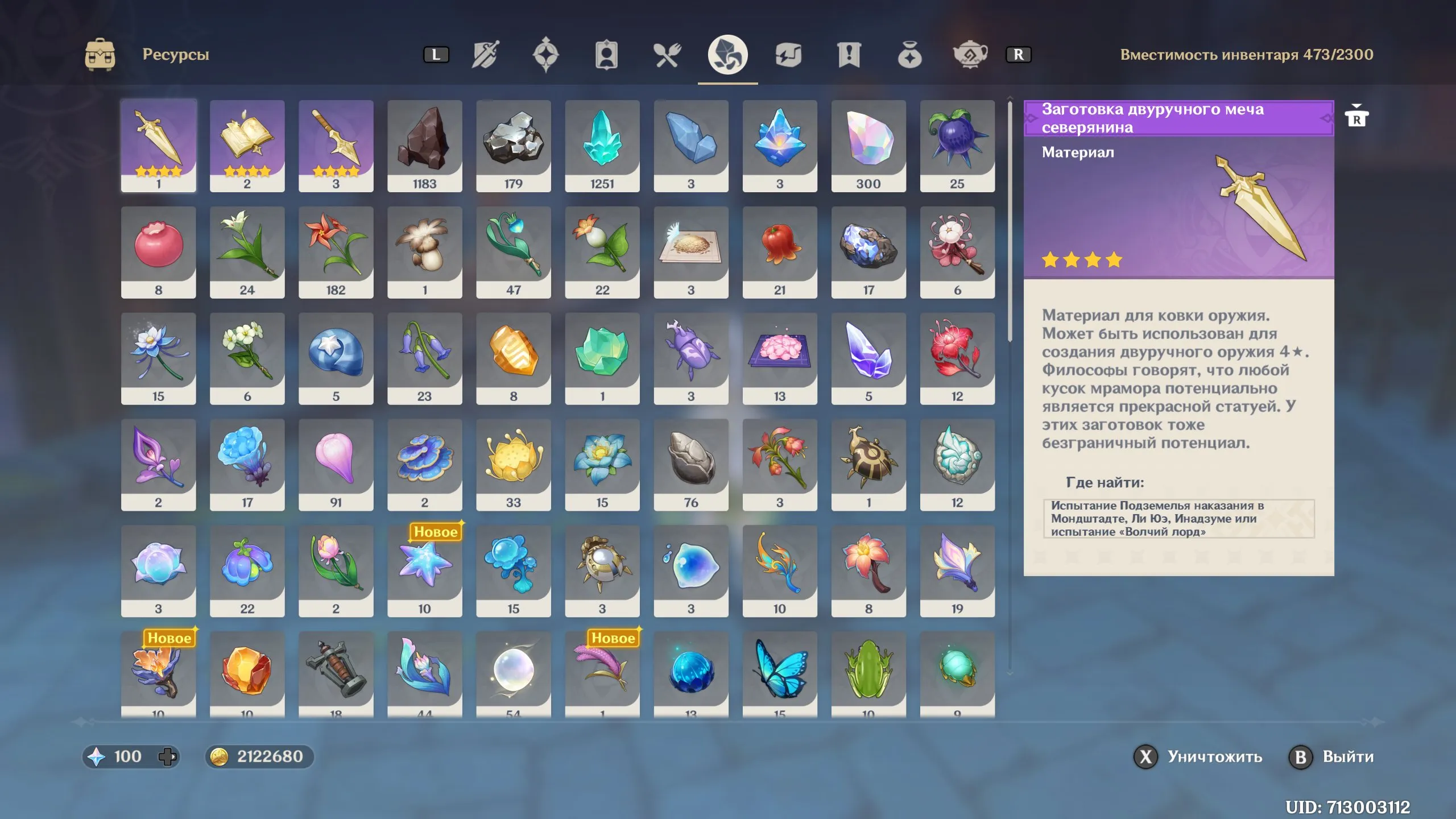Open the Artifacts tab
The width and height of the screenshot is (1456, 819).
(x=545, y=55)
